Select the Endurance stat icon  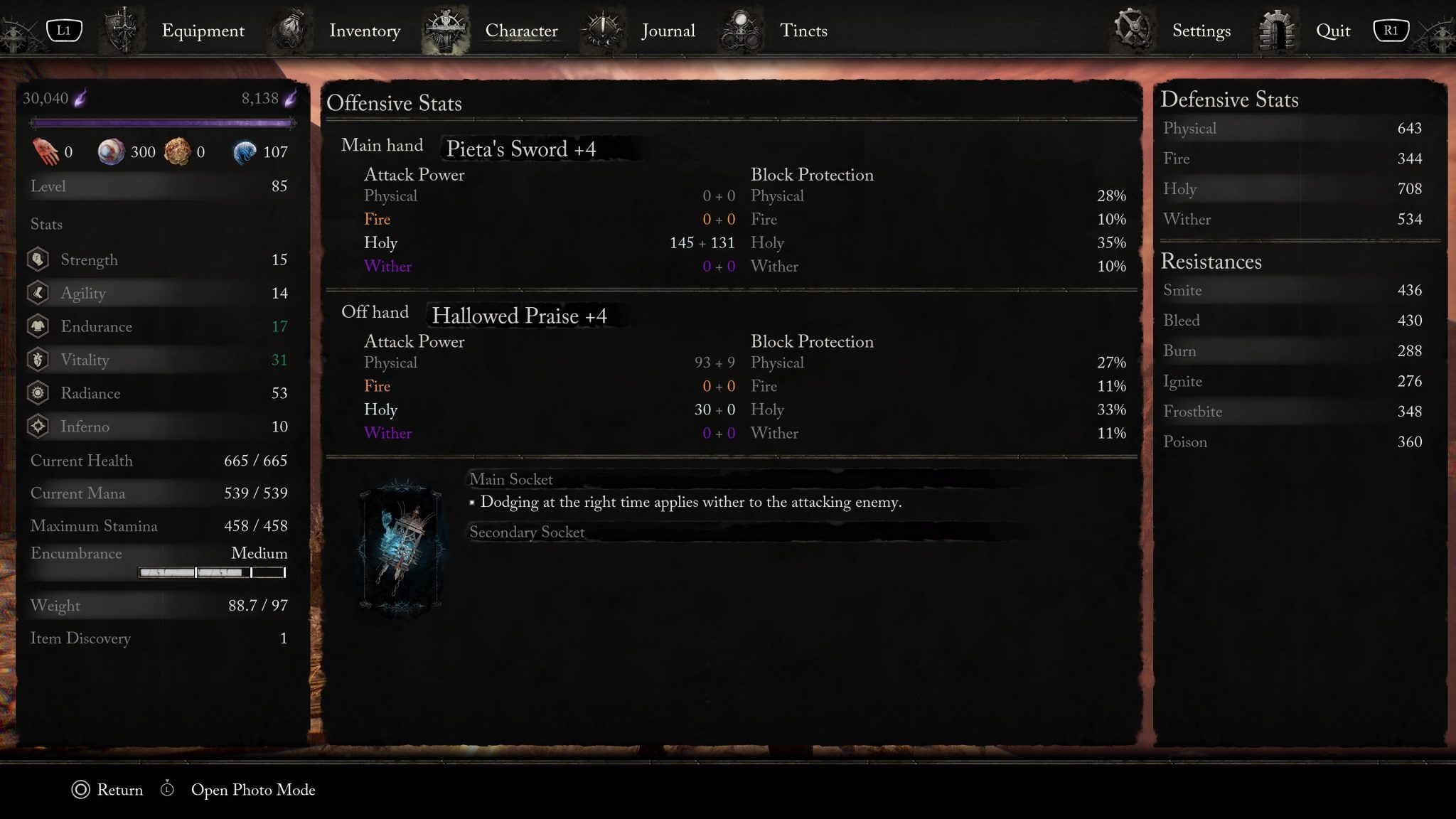(x=39, y=326)
